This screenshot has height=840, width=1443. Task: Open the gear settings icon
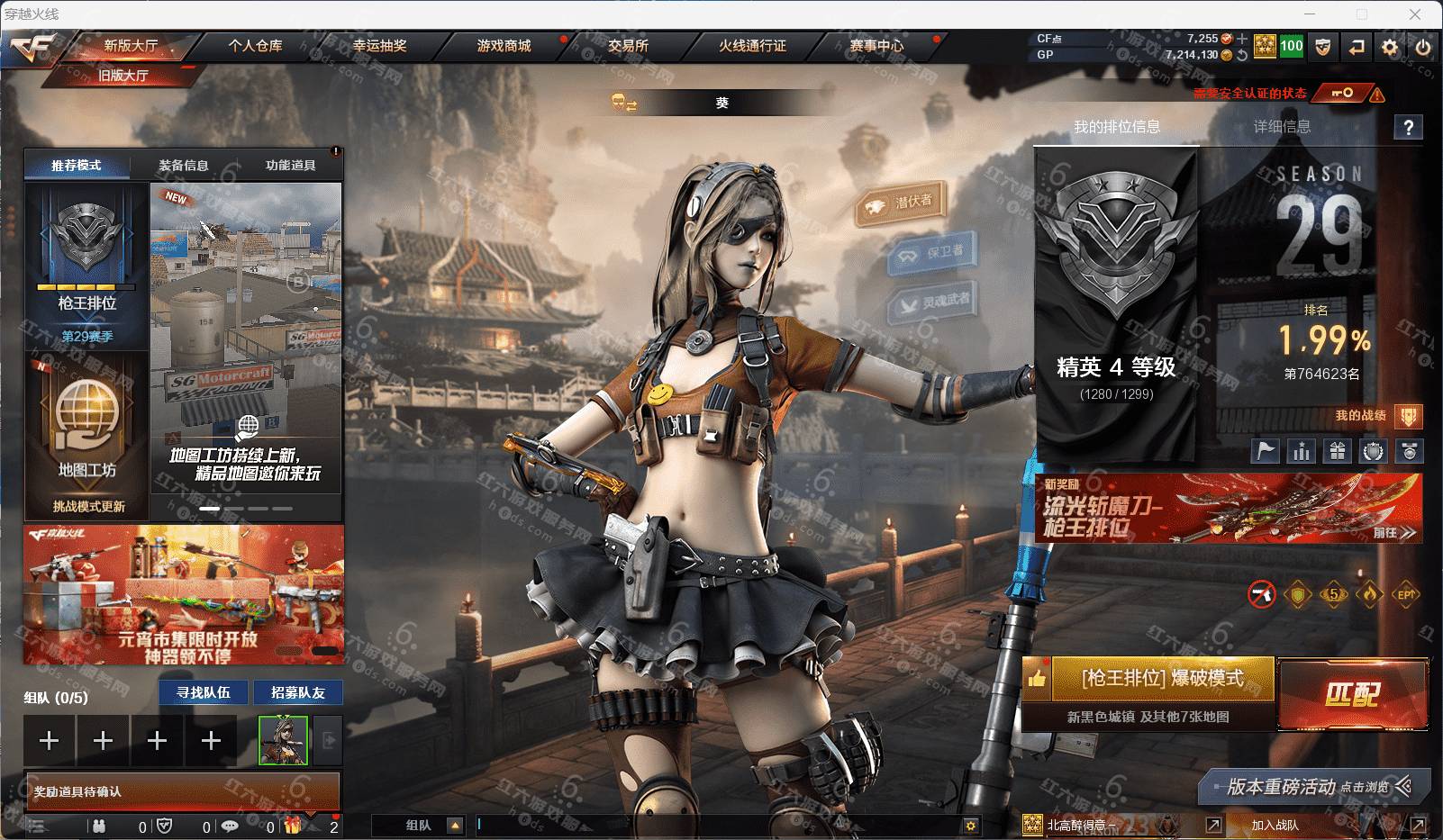pyautogui.click(x=1390, y=47)
